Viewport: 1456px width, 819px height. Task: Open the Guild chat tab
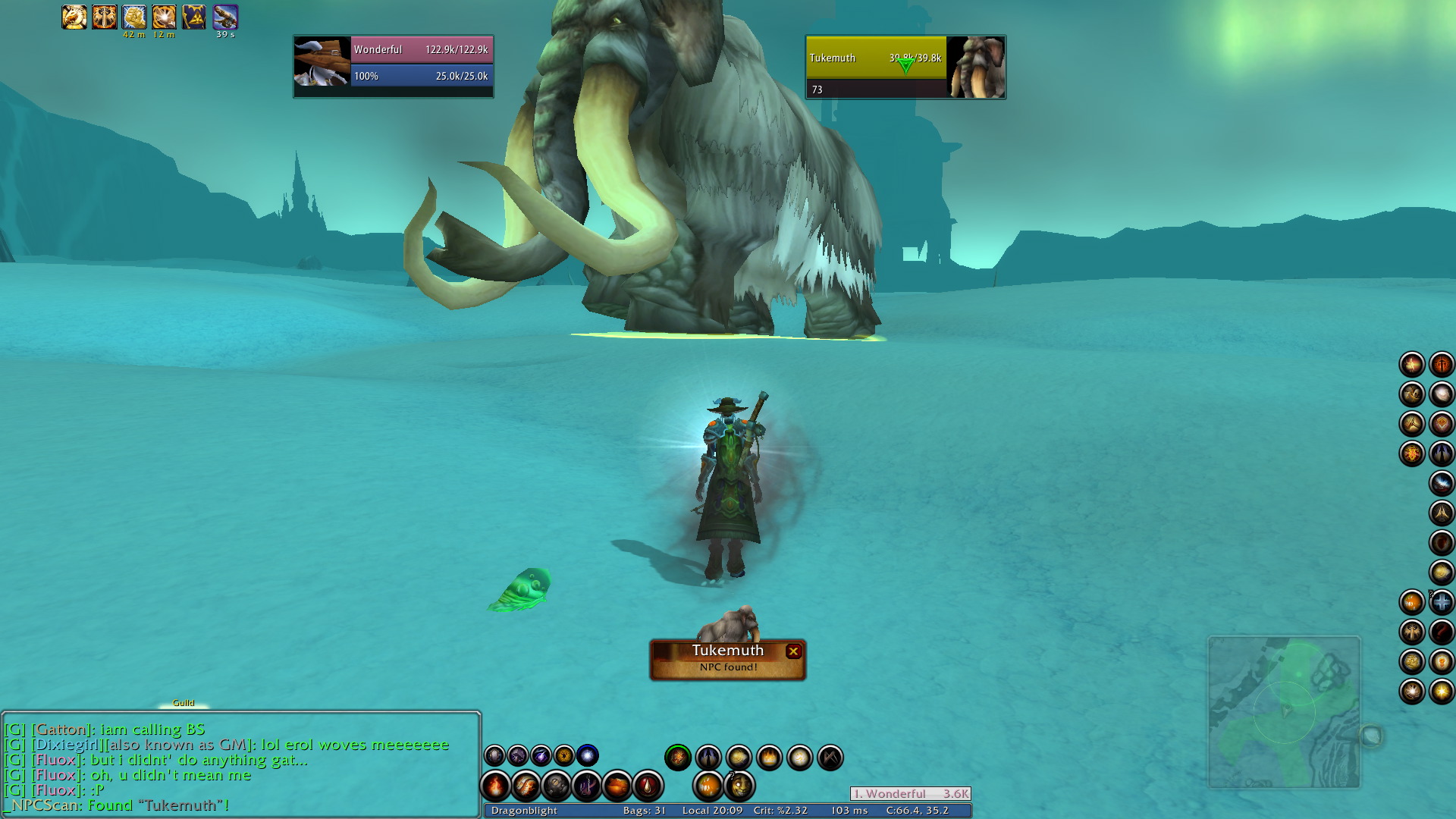point(184,703)
